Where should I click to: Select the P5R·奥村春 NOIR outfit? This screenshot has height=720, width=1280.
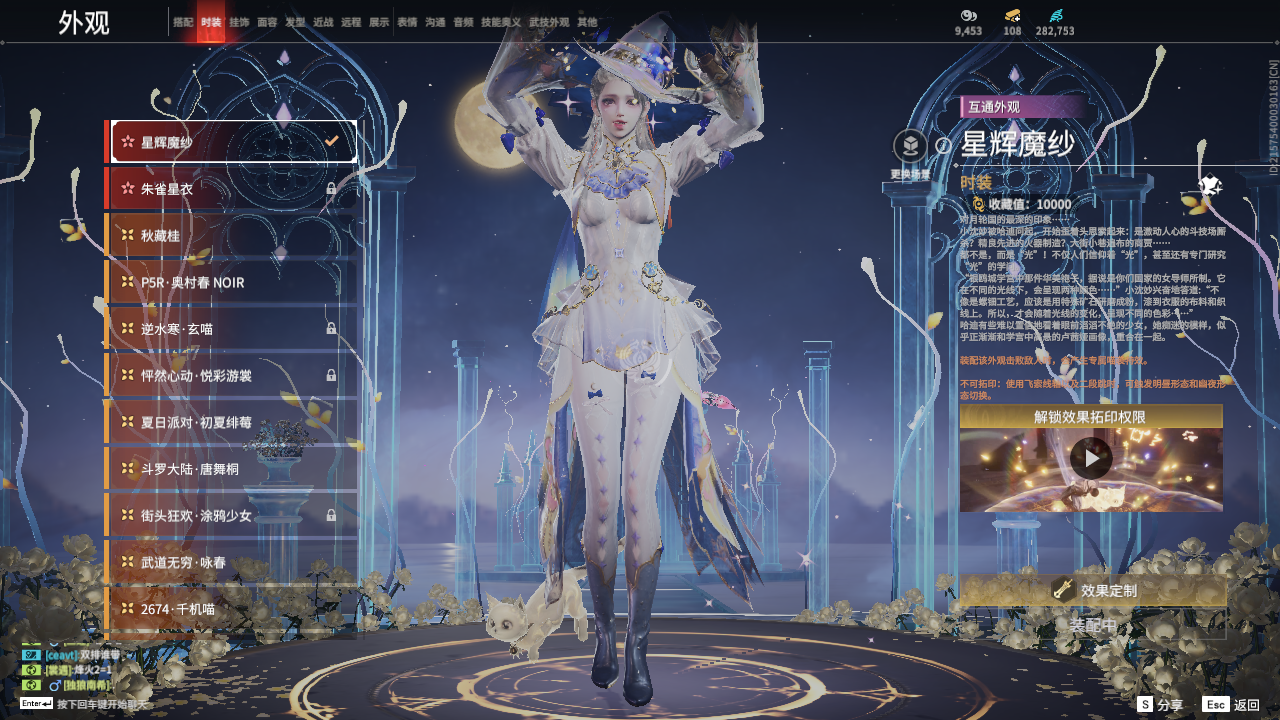[232, 283]
